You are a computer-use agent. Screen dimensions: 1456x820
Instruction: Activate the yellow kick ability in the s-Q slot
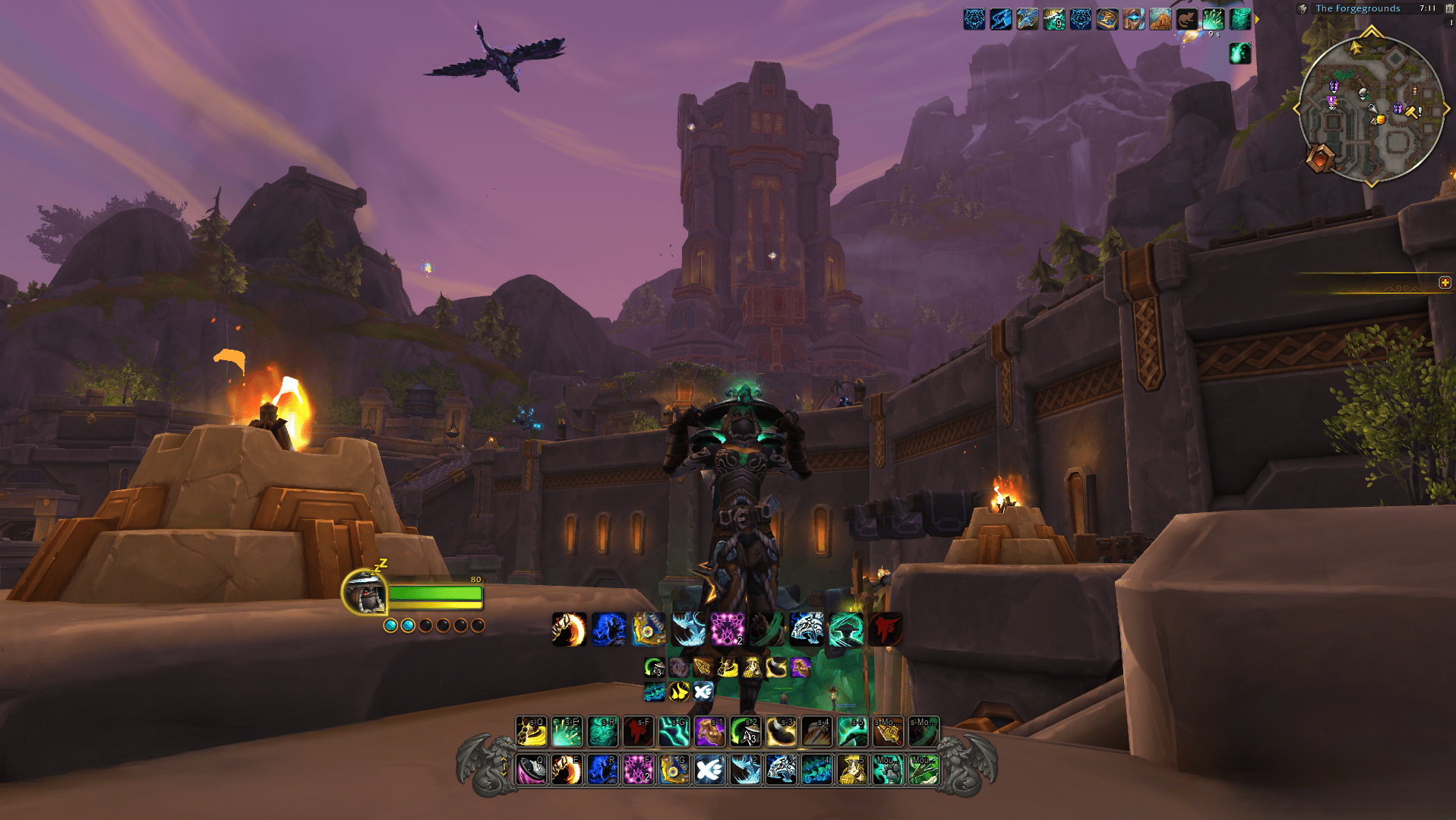pos(531,732)
